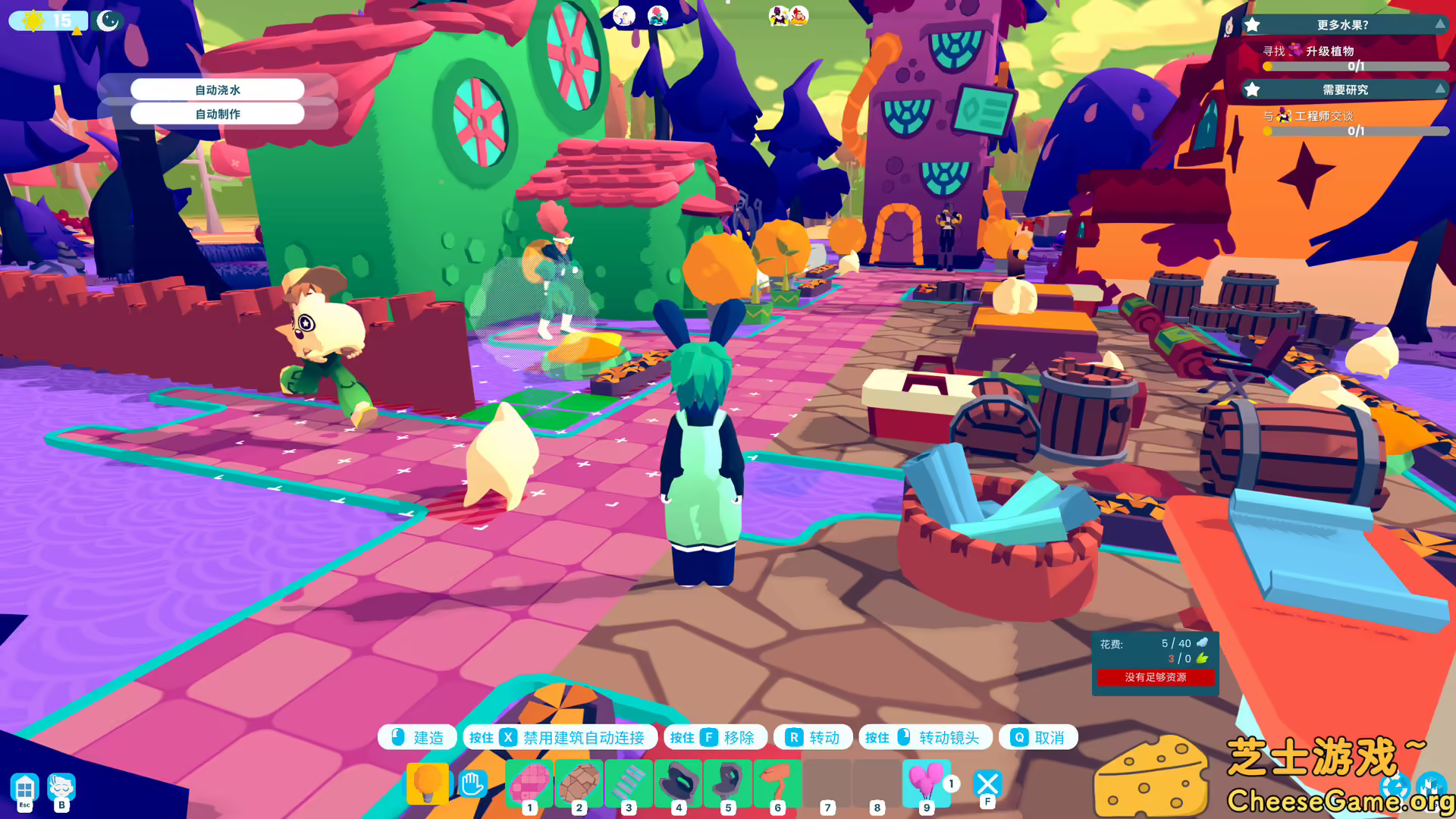Viewport: 1456px width, 819px height.
Task: Click the empty hotbar slot 7
Action: pyautogui.click(x=827, y=783)
